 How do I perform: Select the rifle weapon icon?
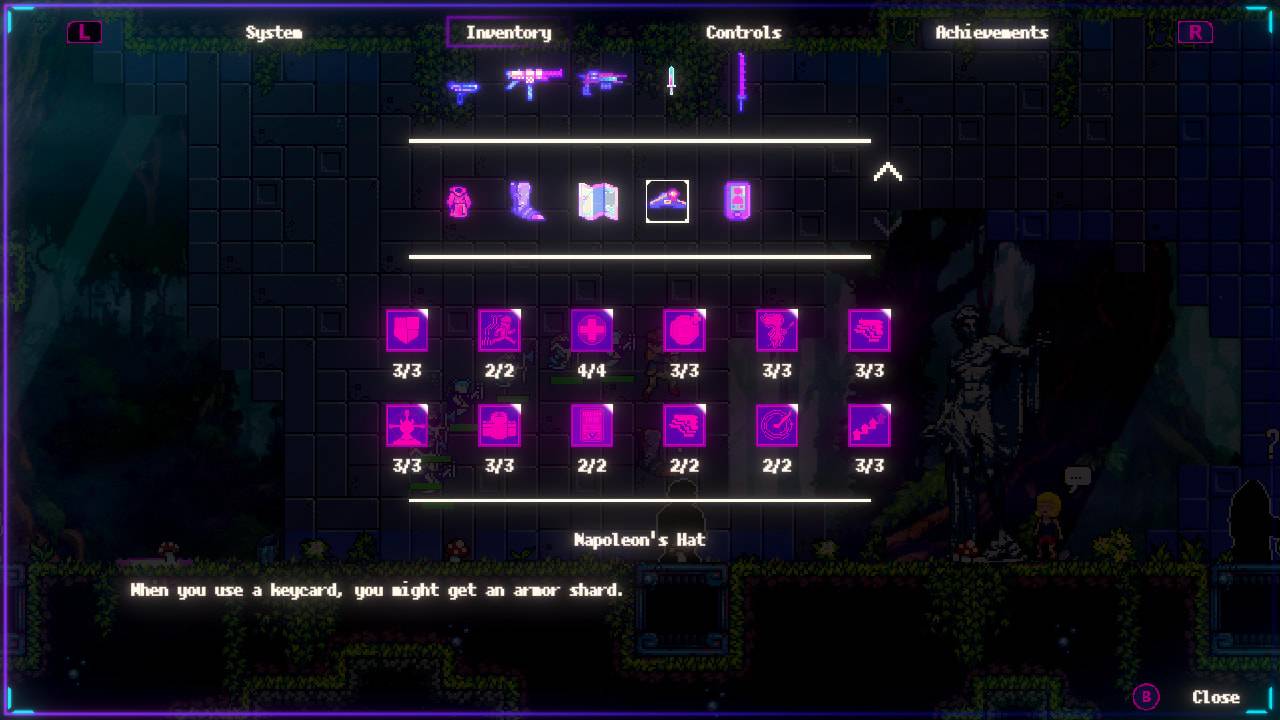tap(601, 82)
